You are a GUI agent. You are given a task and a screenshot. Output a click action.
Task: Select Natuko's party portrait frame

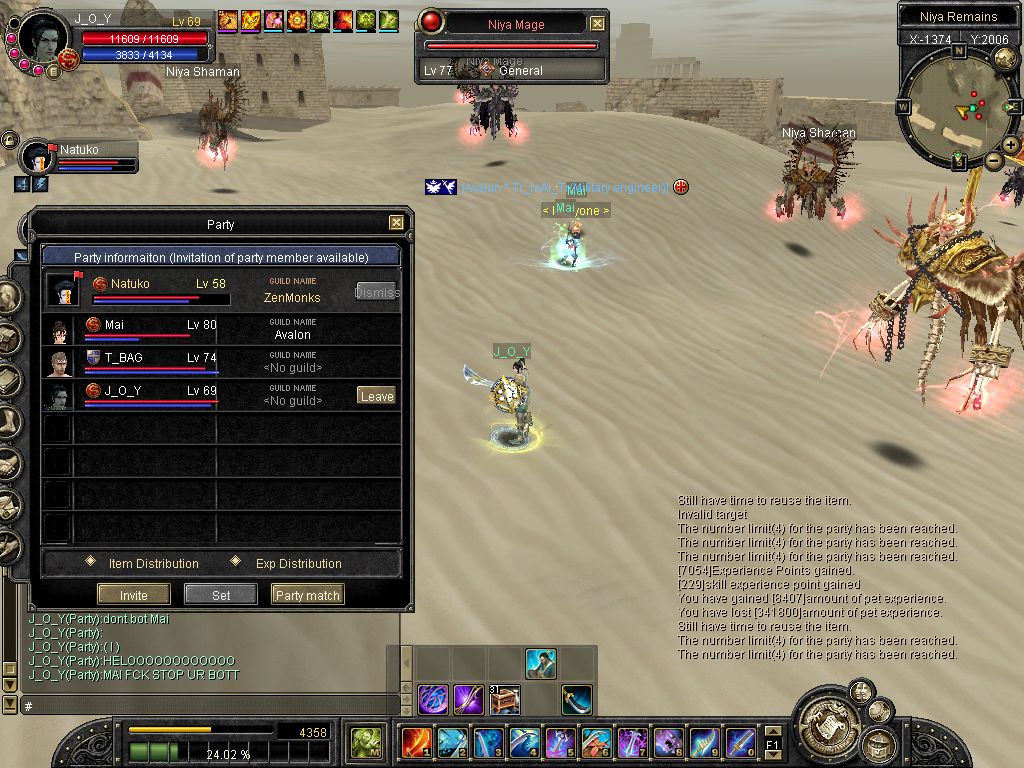38,158
